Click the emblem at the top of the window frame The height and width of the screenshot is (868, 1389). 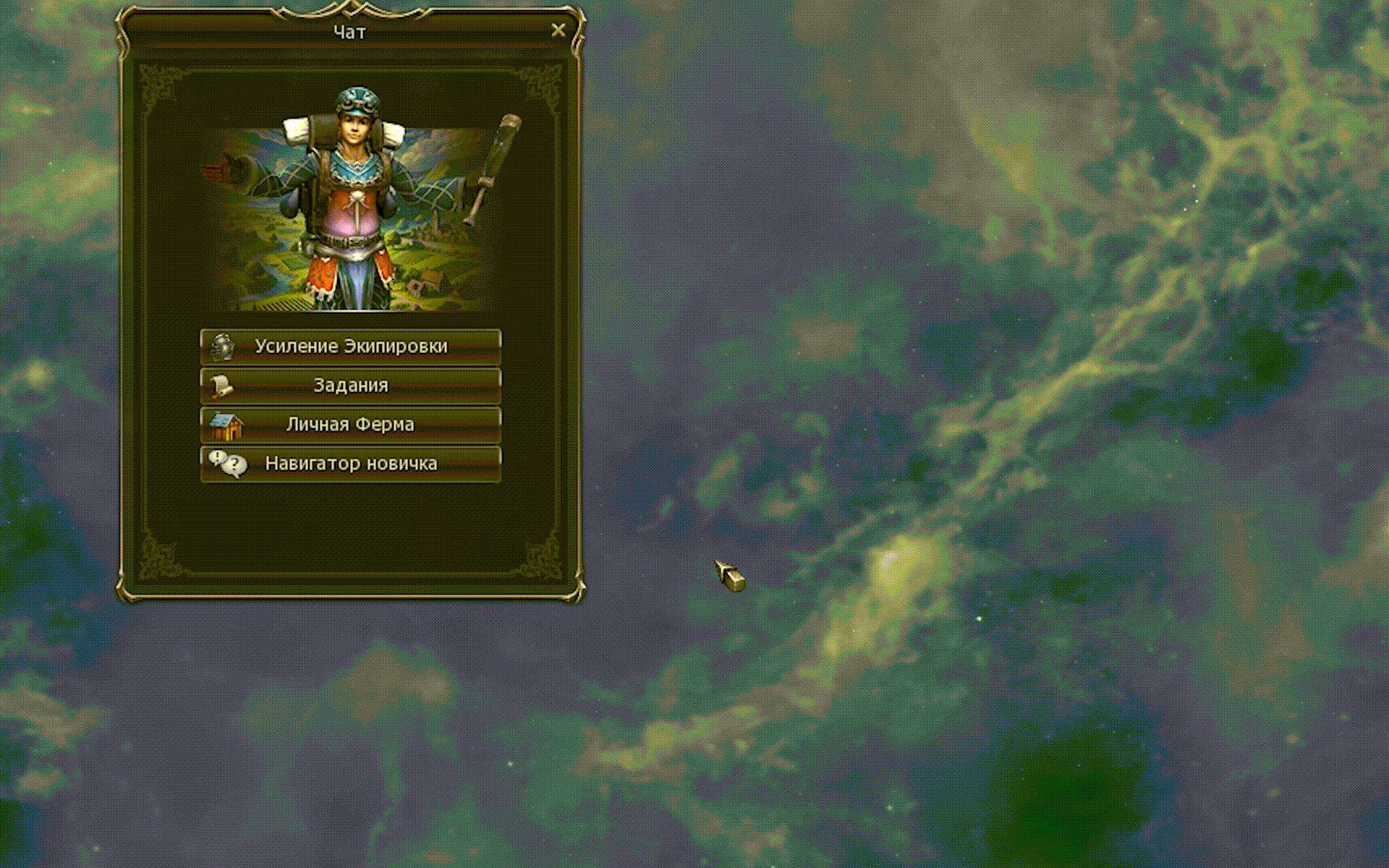tap(350, 7)
